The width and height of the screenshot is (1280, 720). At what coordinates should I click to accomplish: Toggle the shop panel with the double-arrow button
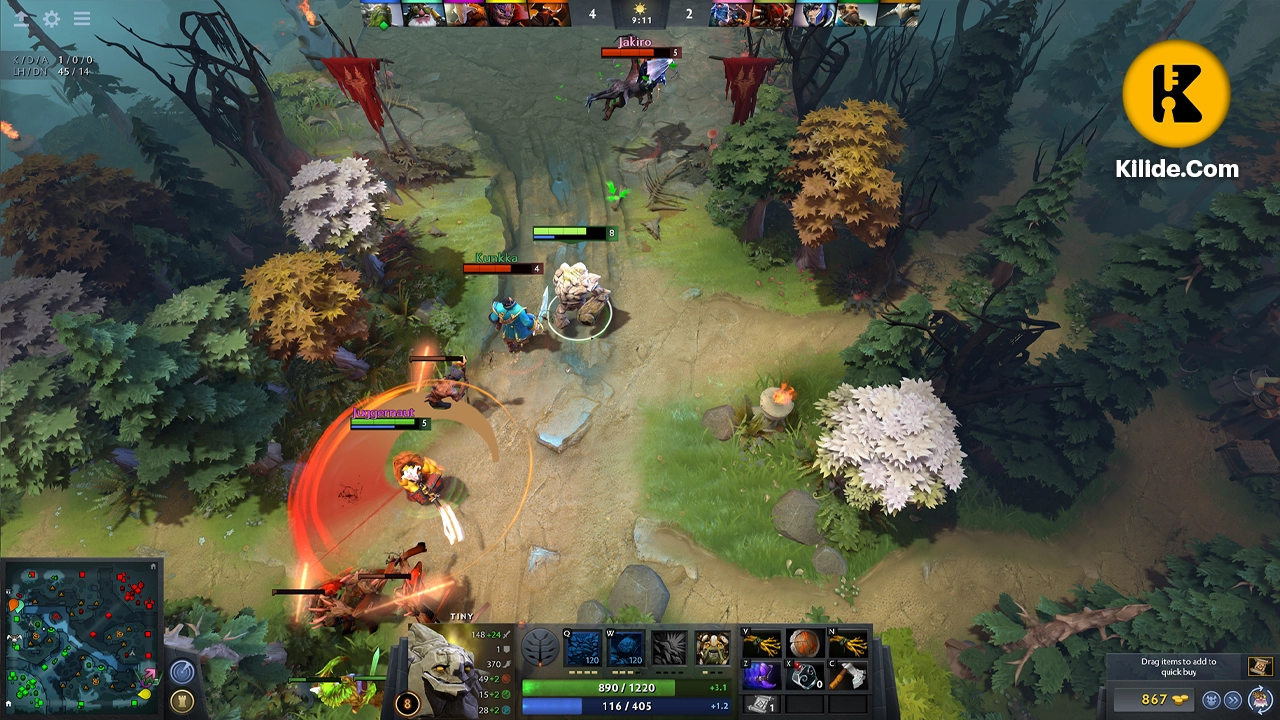pos(1233,700)
